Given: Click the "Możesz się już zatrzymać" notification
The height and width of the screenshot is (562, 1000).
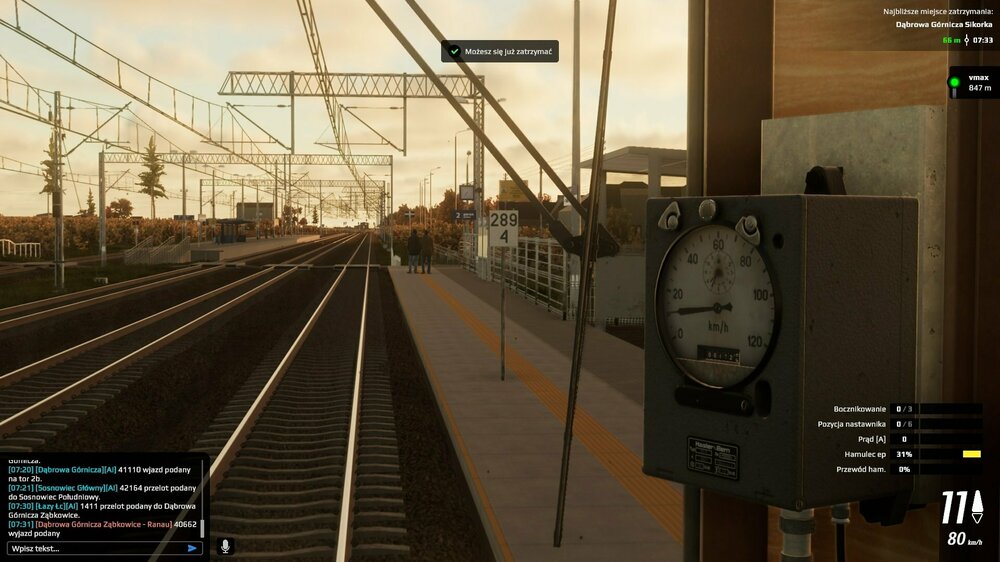Looking at the screenshot, I should 500,51.
